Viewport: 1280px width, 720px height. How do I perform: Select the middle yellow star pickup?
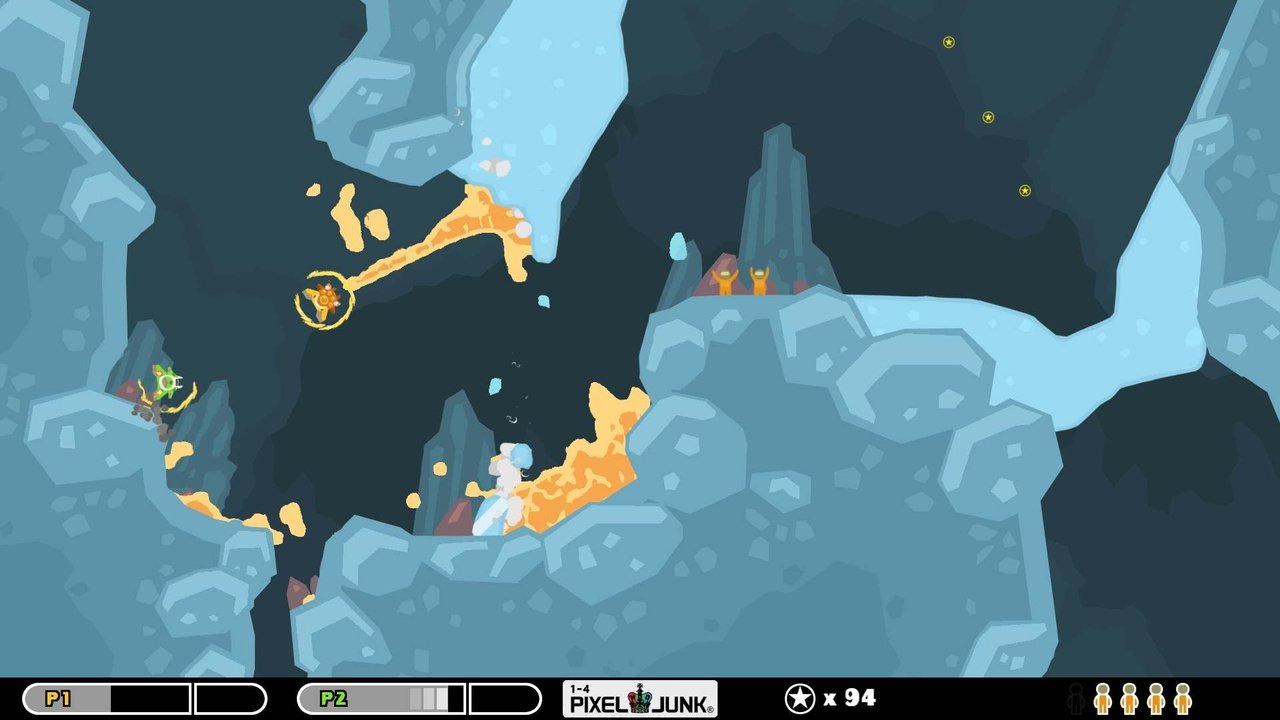[988, 115]
